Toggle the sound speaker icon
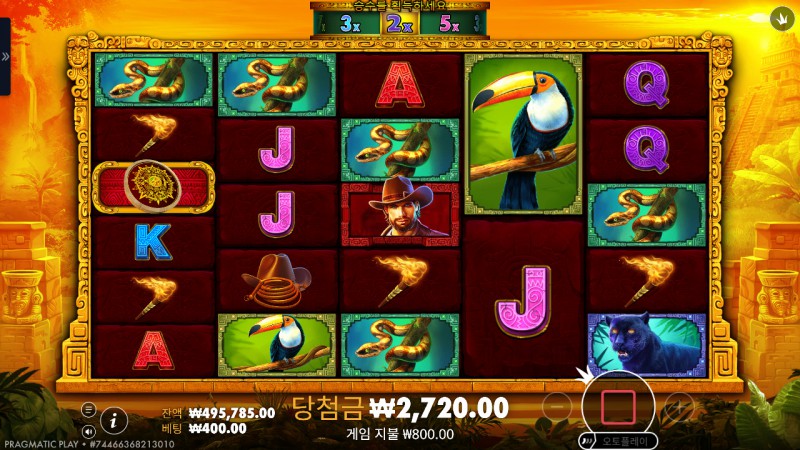The width and height of the screenshot is (800, 450). point(88,431)
